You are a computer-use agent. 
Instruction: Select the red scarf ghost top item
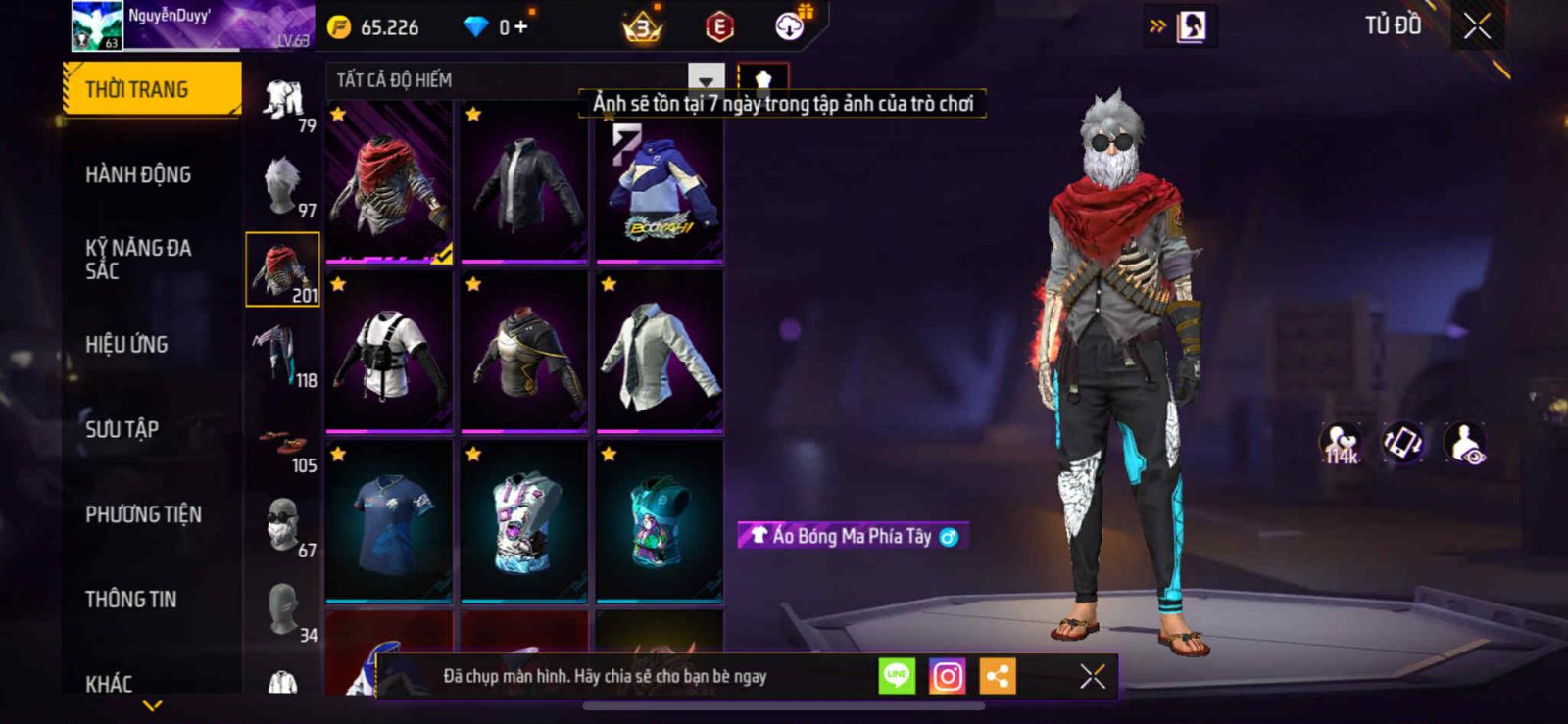point(389,183)
